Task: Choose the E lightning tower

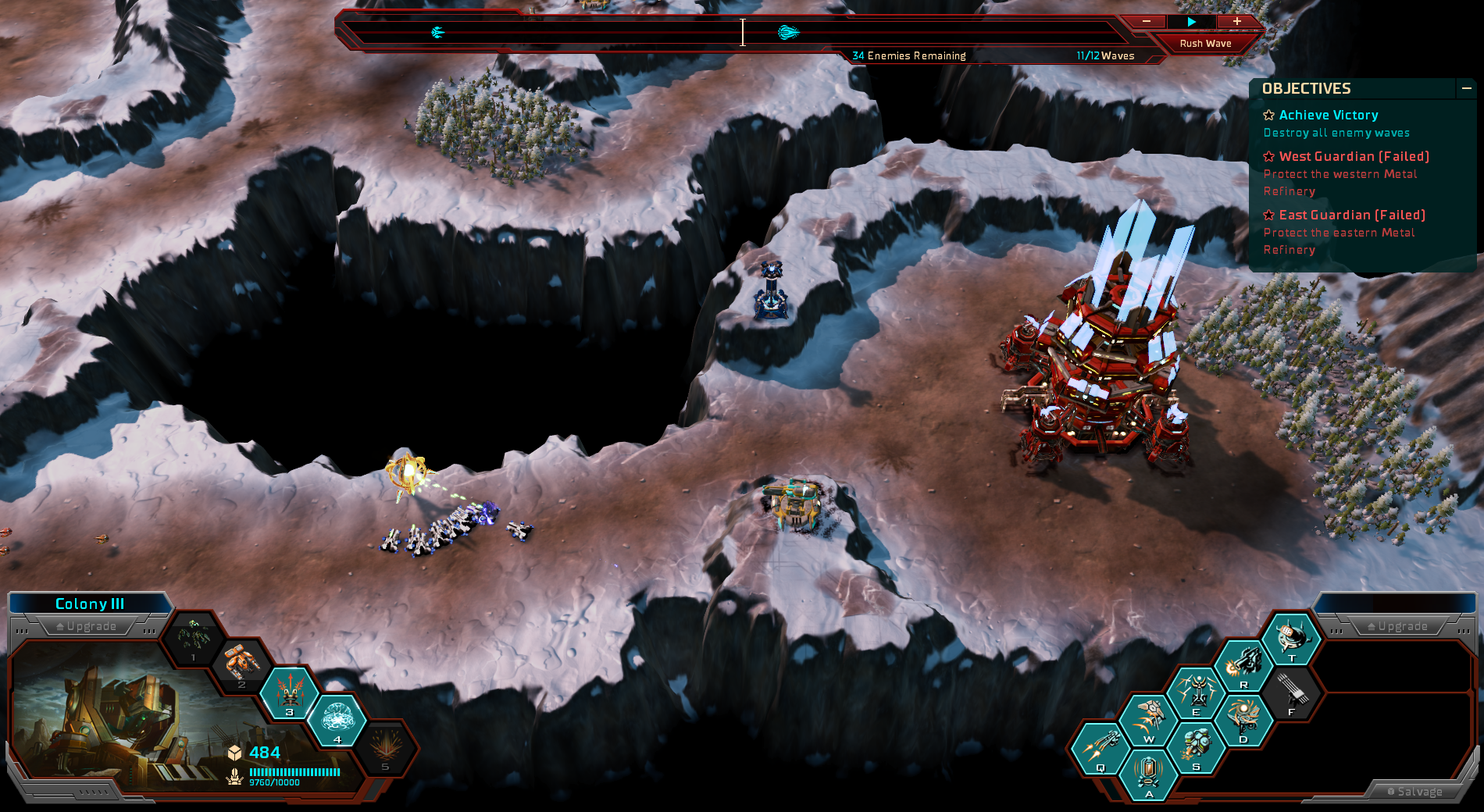Action: click(1196, 693)
